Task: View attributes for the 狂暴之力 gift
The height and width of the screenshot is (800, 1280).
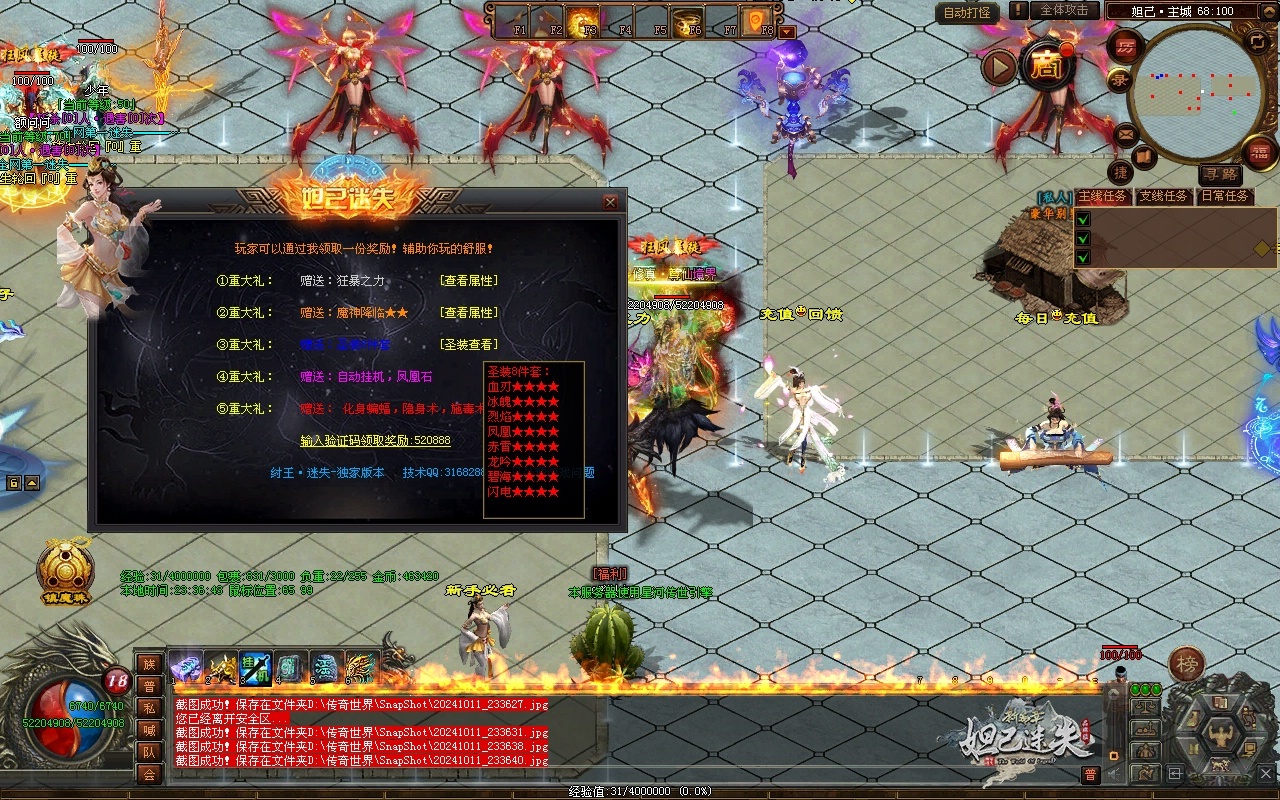Action: coord(469,281)
